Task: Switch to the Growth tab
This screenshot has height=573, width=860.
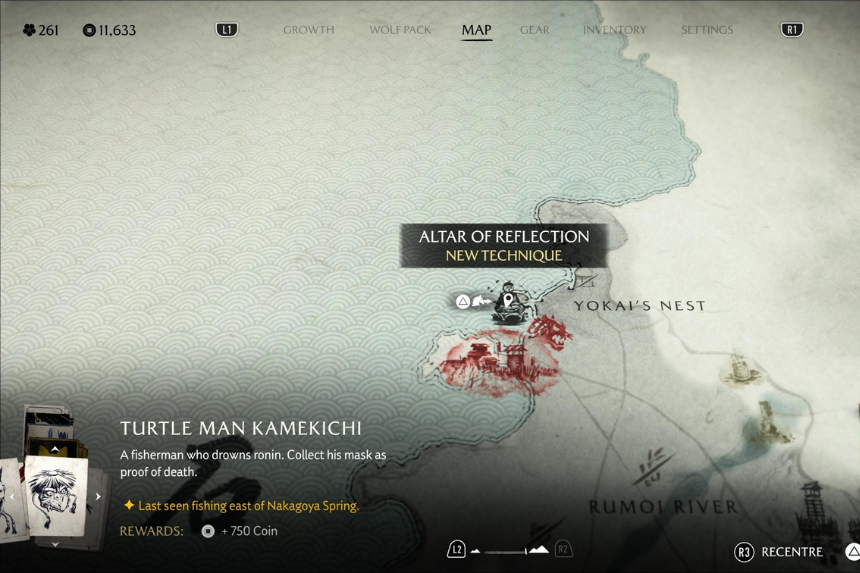Action: (x=308, y=30)
